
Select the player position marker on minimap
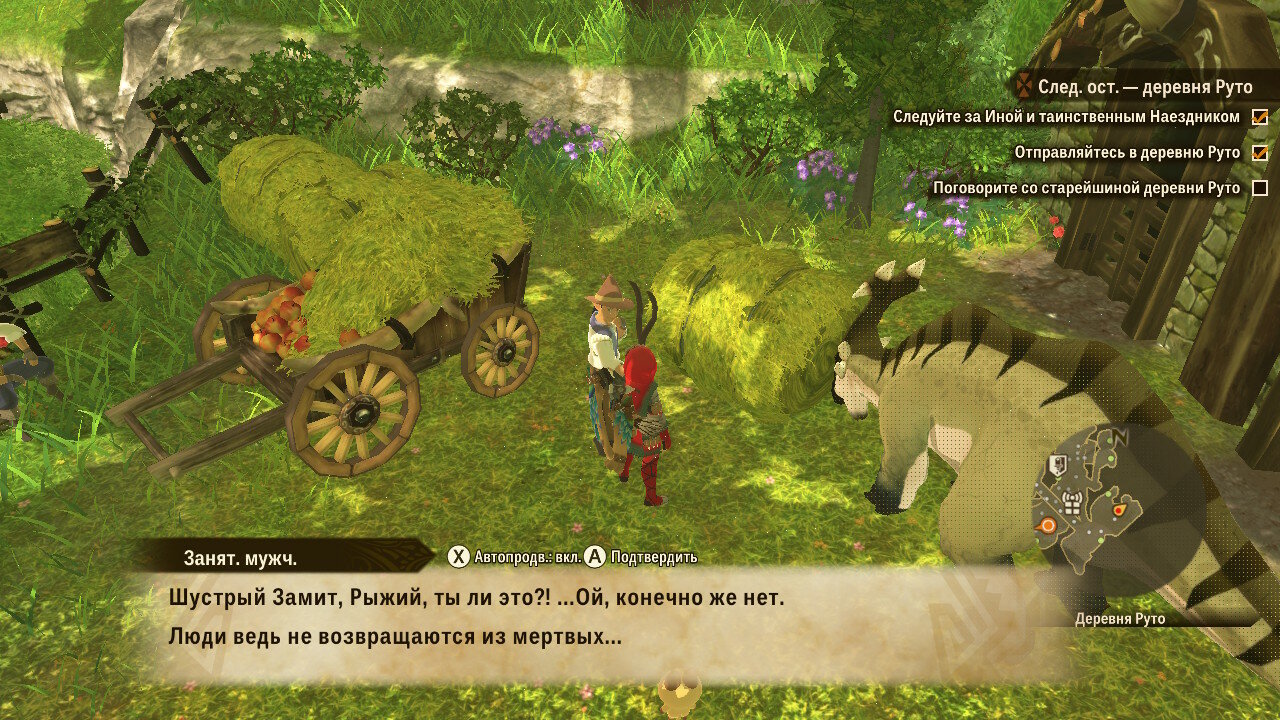(x=1118, y=510)
